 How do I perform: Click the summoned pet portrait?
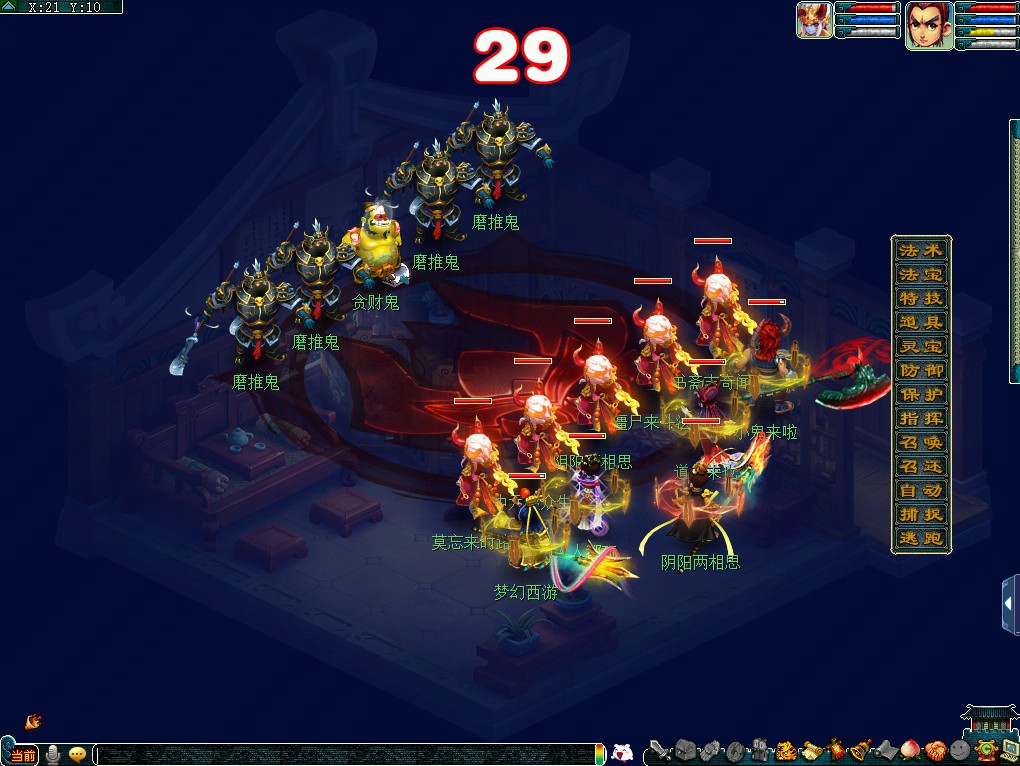(814, 21)
